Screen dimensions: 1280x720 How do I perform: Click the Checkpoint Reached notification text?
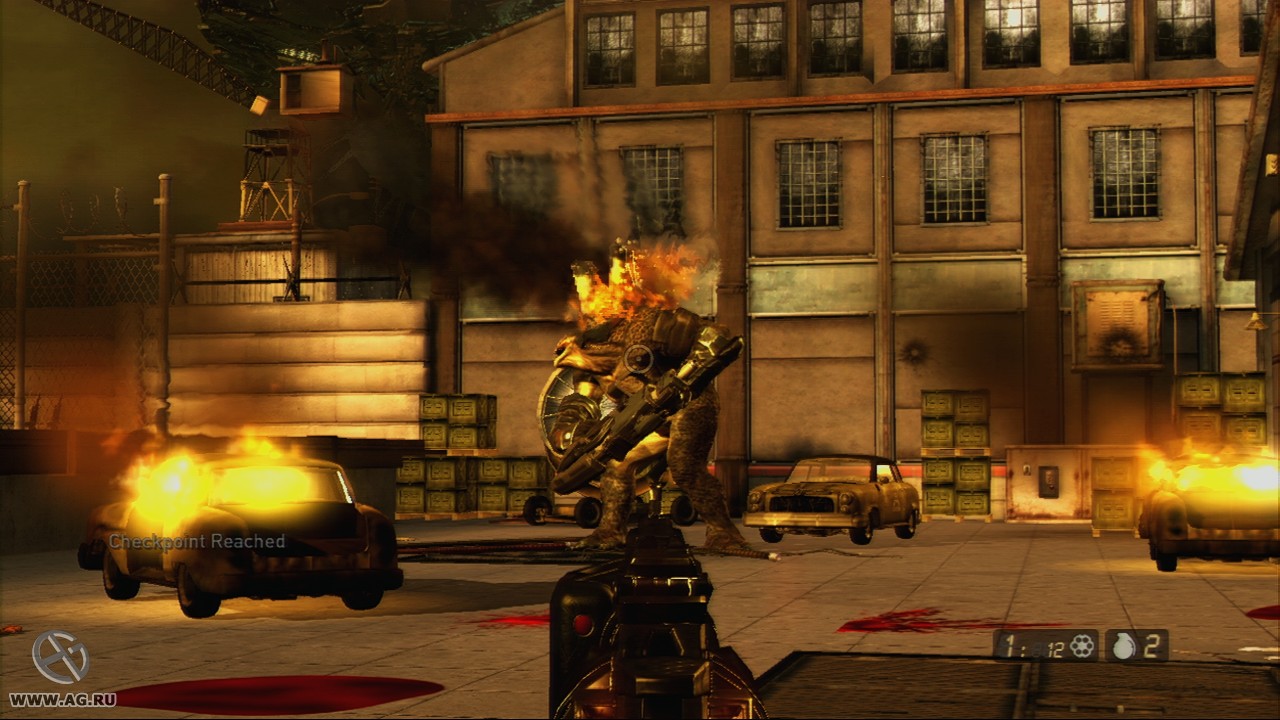(x=196, y=541)
